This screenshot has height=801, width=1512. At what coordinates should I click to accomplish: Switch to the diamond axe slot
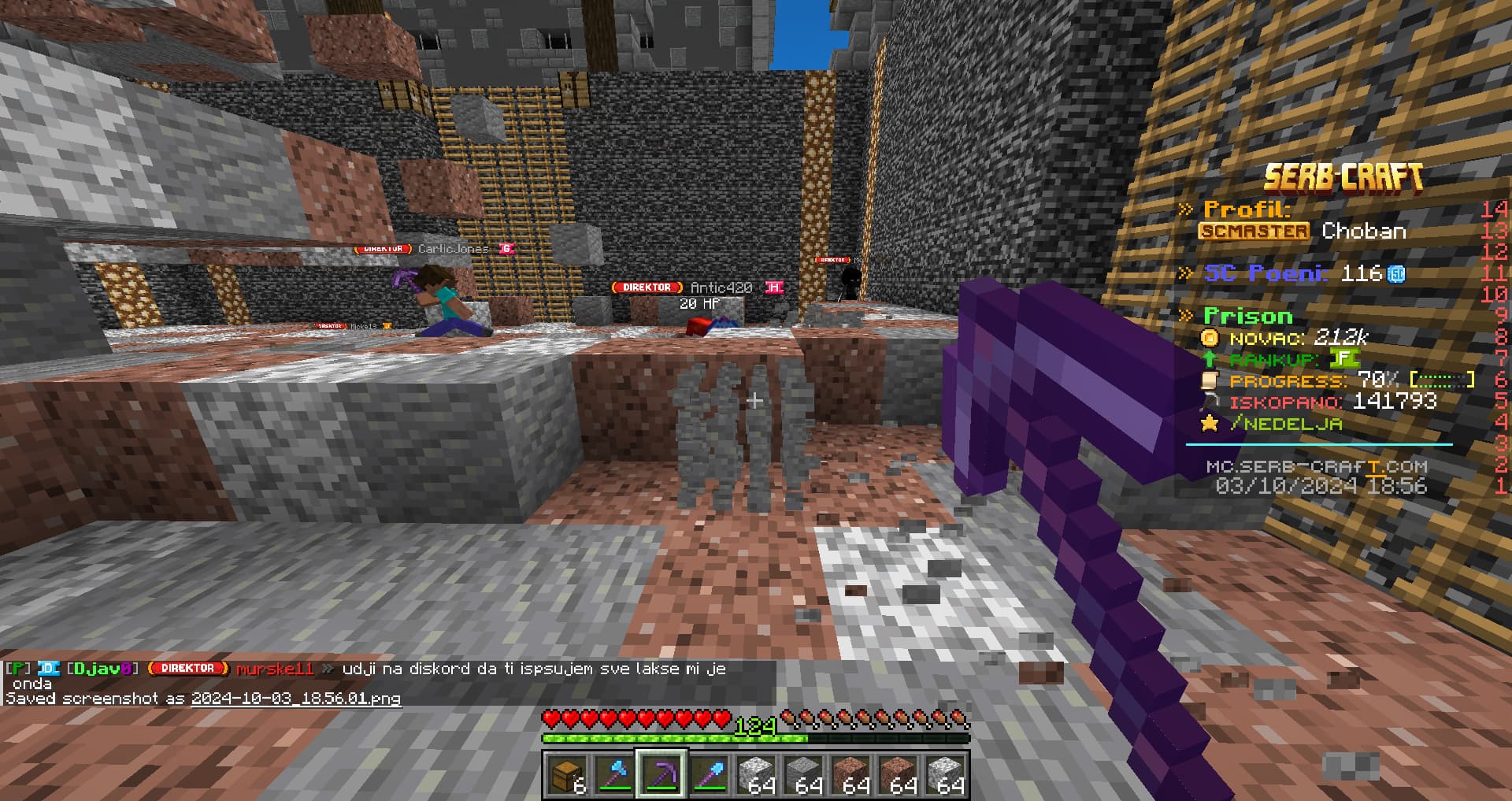click(x=614, y=775)
